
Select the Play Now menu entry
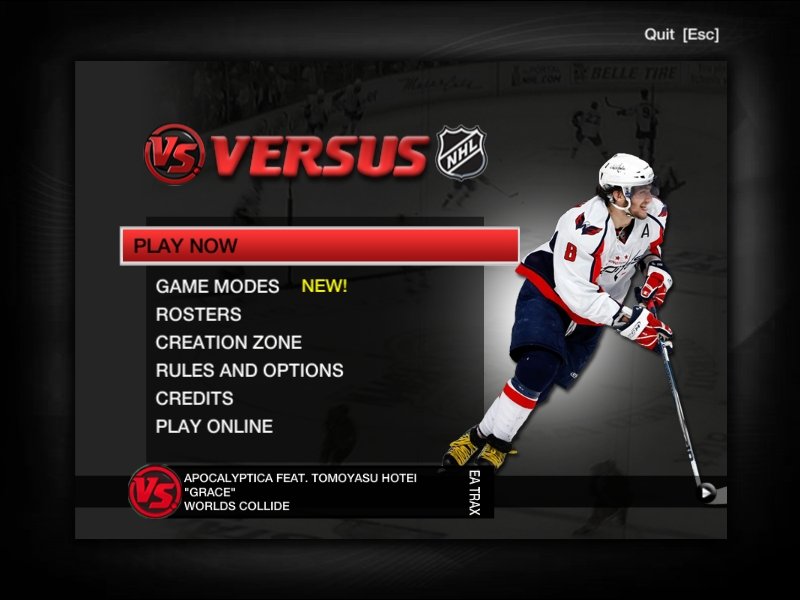point(319,246)
